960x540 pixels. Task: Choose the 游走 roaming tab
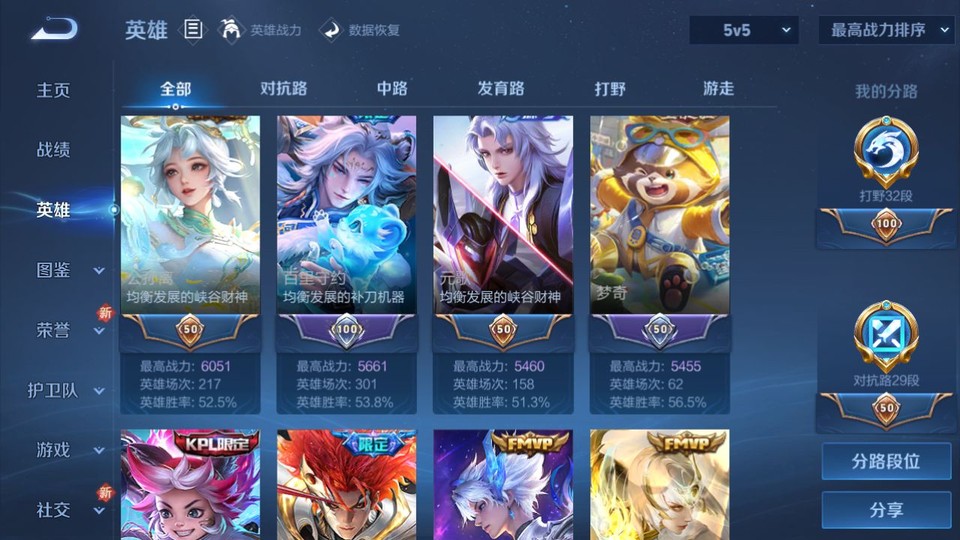tap(718, 88)
